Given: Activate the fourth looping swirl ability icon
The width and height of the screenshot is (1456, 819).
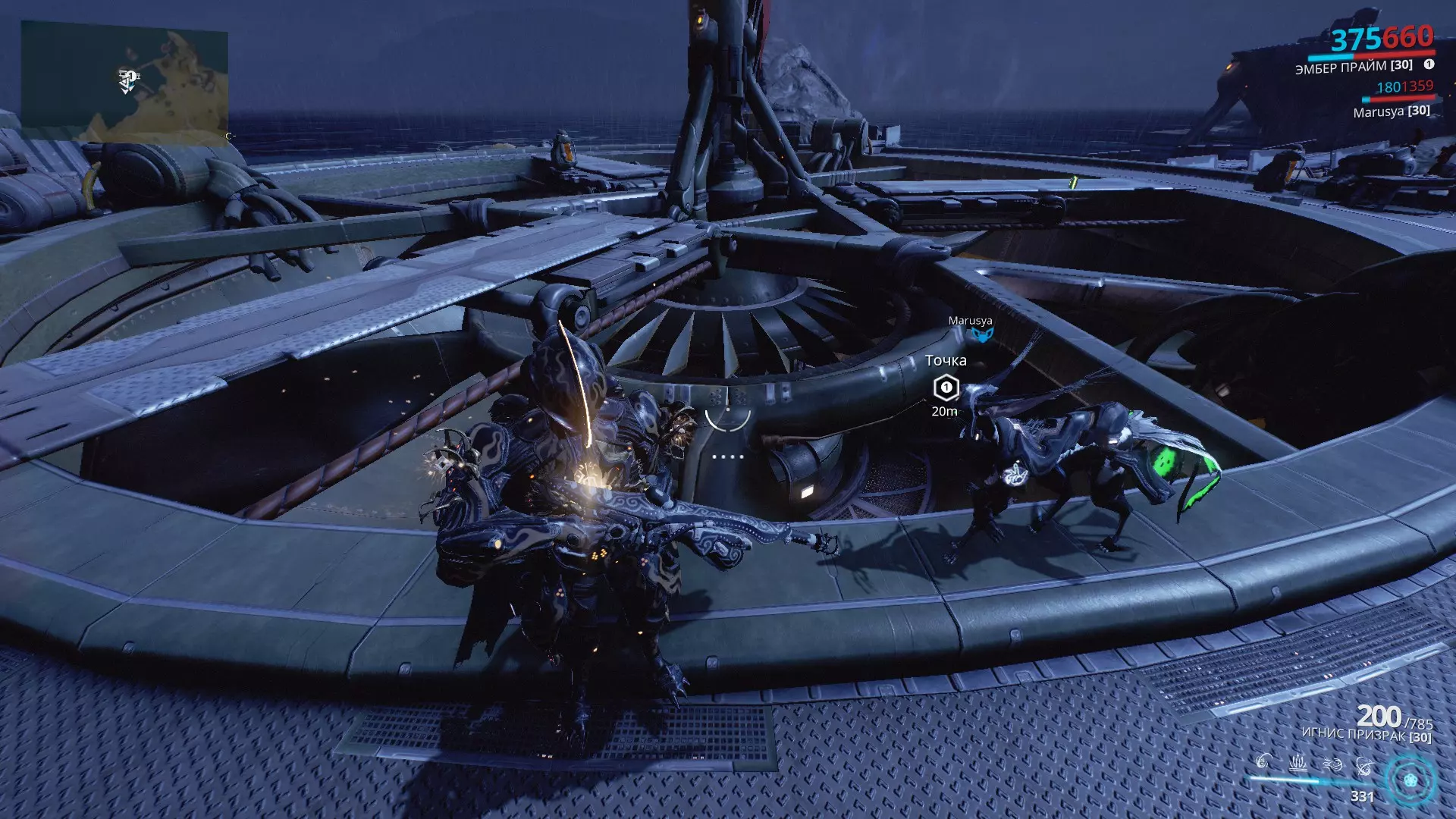Looking at the screenshot, I should pos(1364,764).
